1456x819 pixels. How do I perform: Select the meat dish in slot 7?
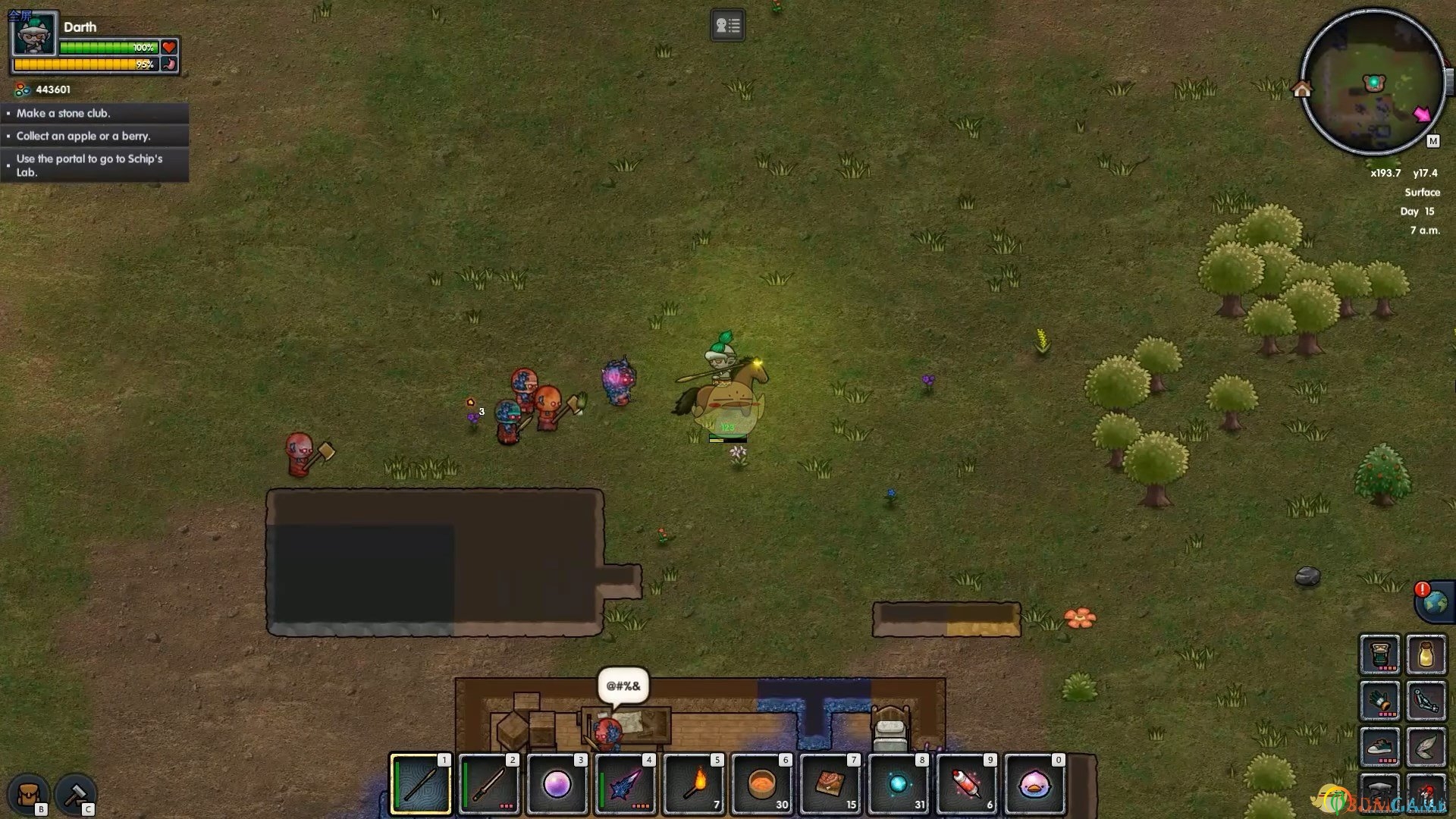coord(830,784)
